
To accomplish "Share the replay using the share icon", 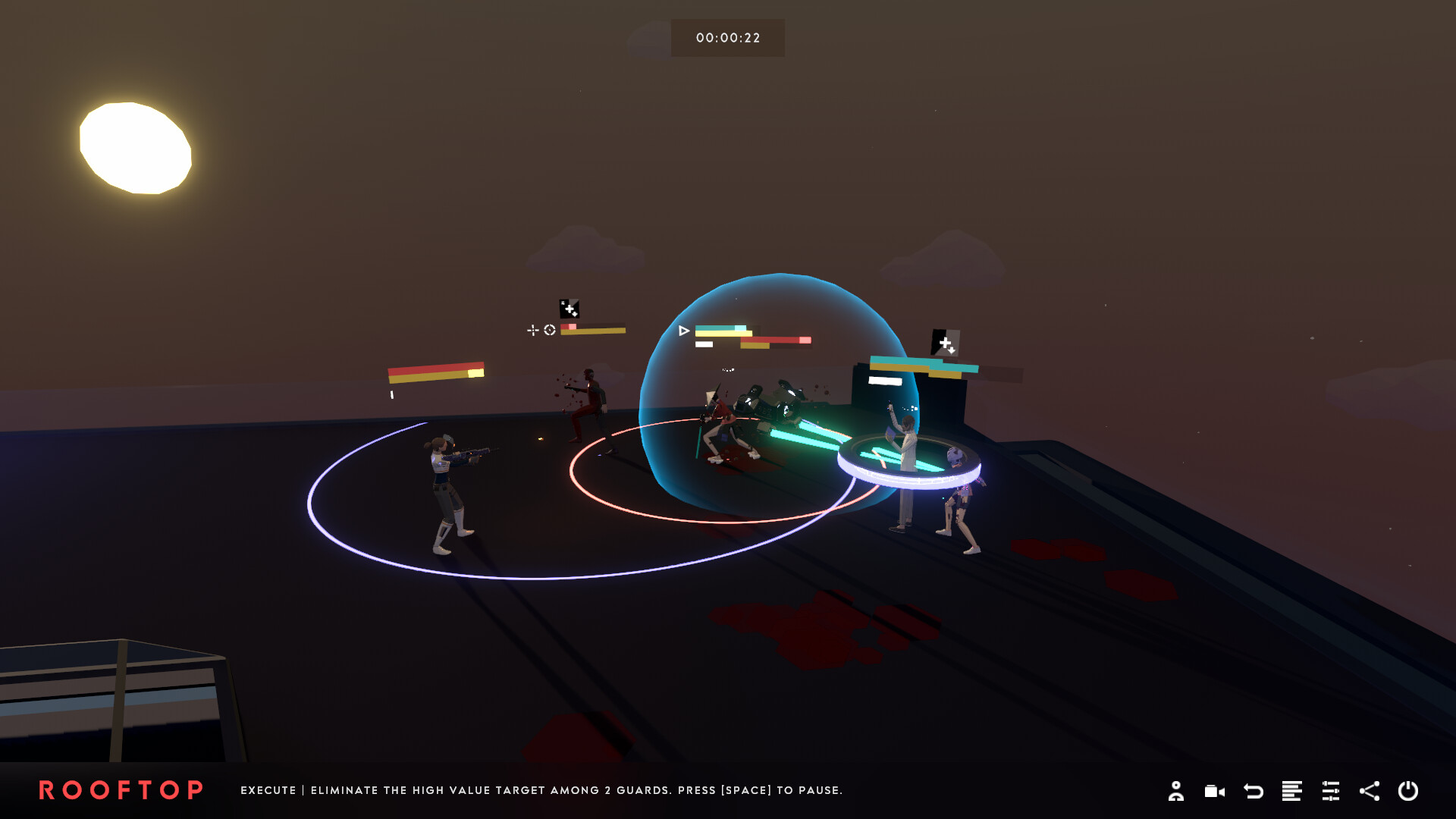I will (1370, 792).
